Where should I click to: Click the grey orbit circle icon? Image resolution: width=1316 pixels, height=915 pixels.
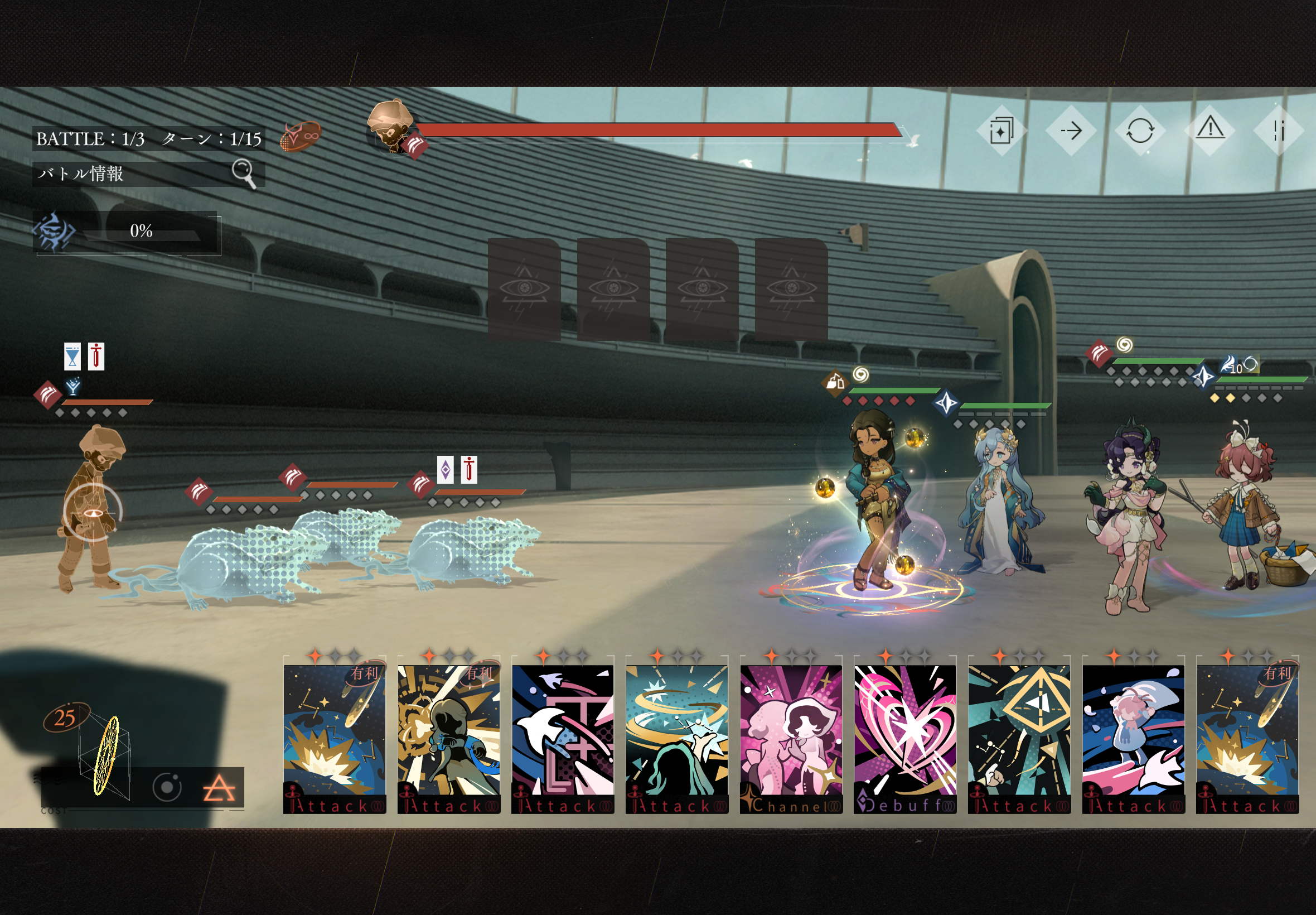(x=167, y=787)
